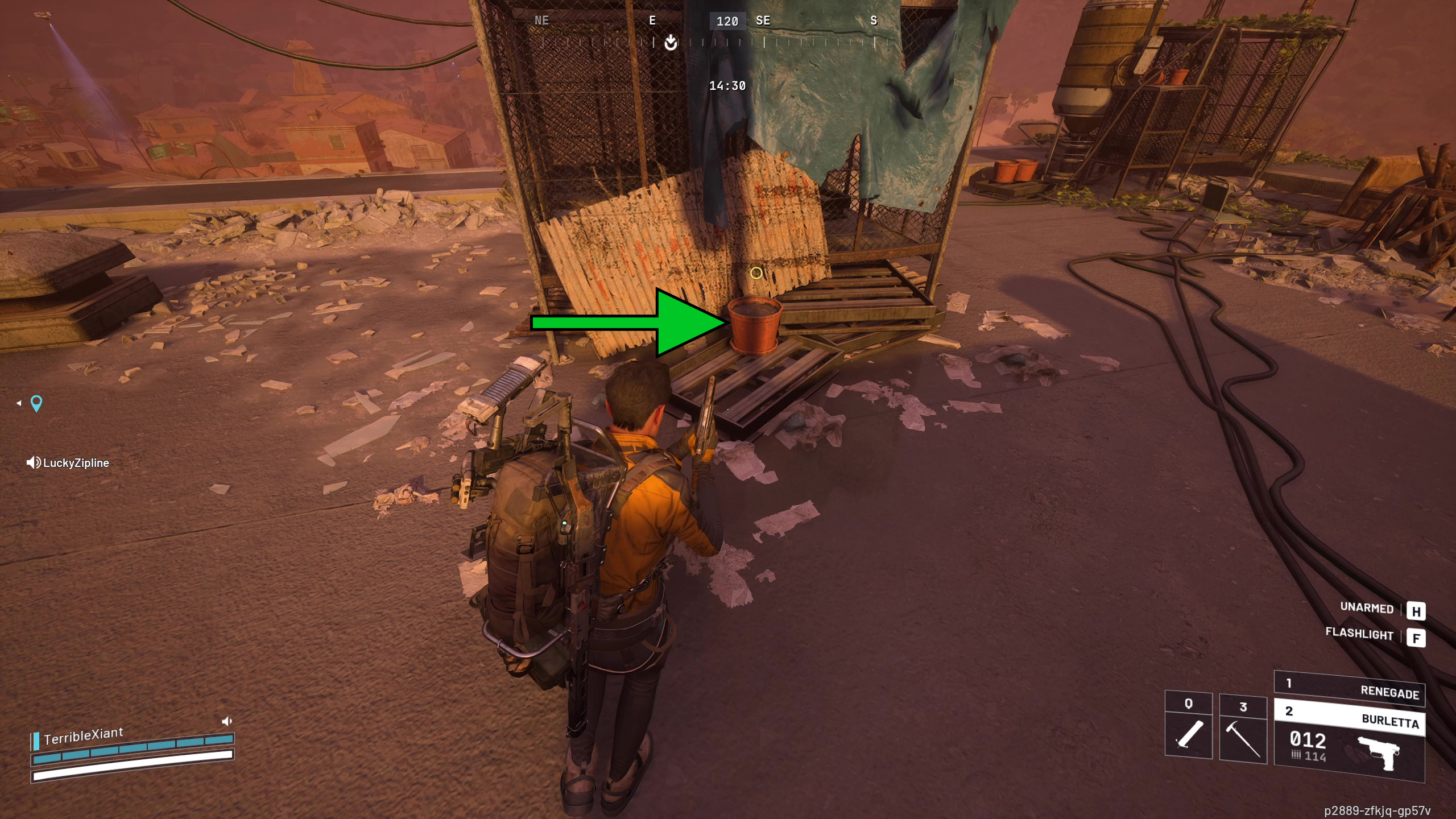Click the objective marker on the compass
This screenshot has width=1456, height=819.
point(671,42)
